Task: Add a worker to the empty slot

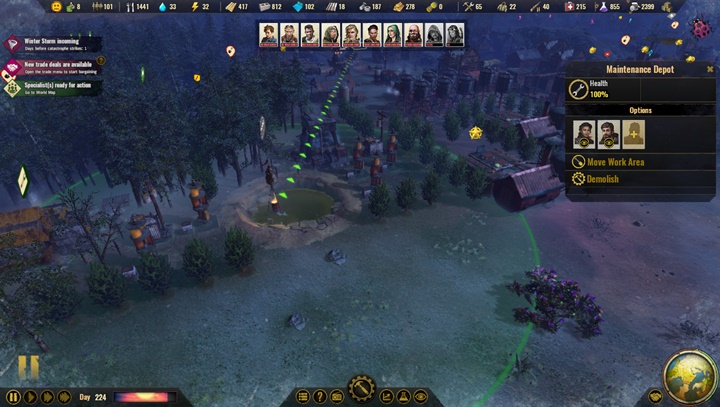Action: point(633,134)
